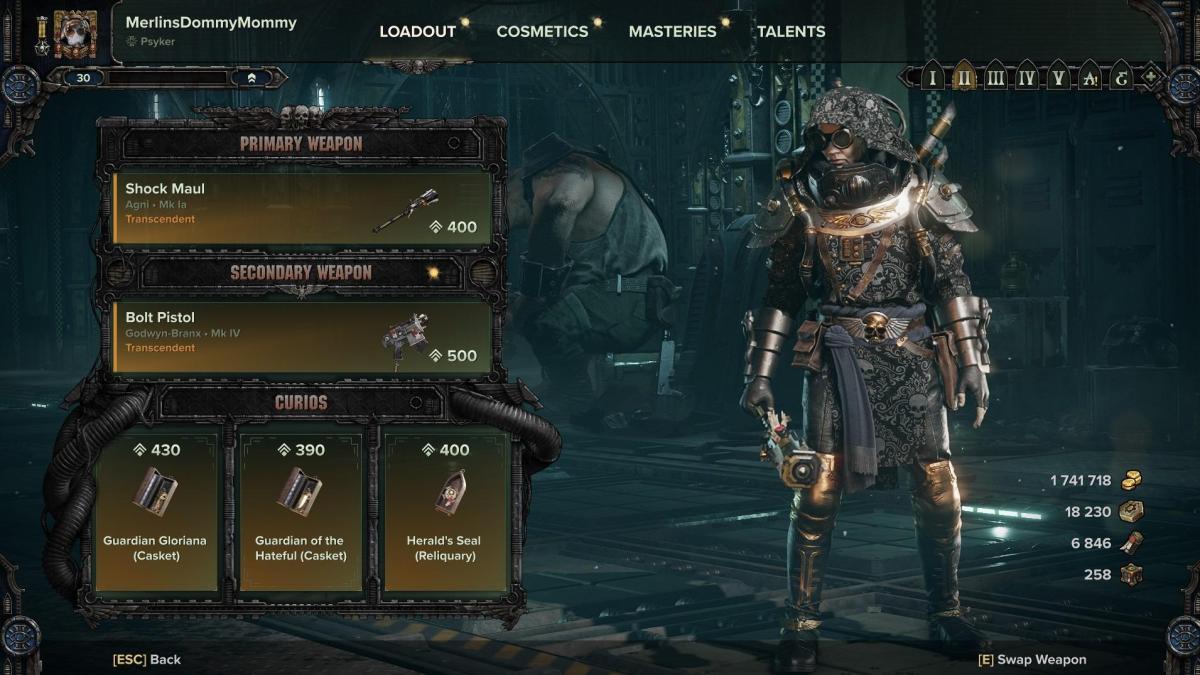This screenshot has height=675, width=1200.
Task: Open the Shock Maul primary weapon slot
Action: click(302, 208)
